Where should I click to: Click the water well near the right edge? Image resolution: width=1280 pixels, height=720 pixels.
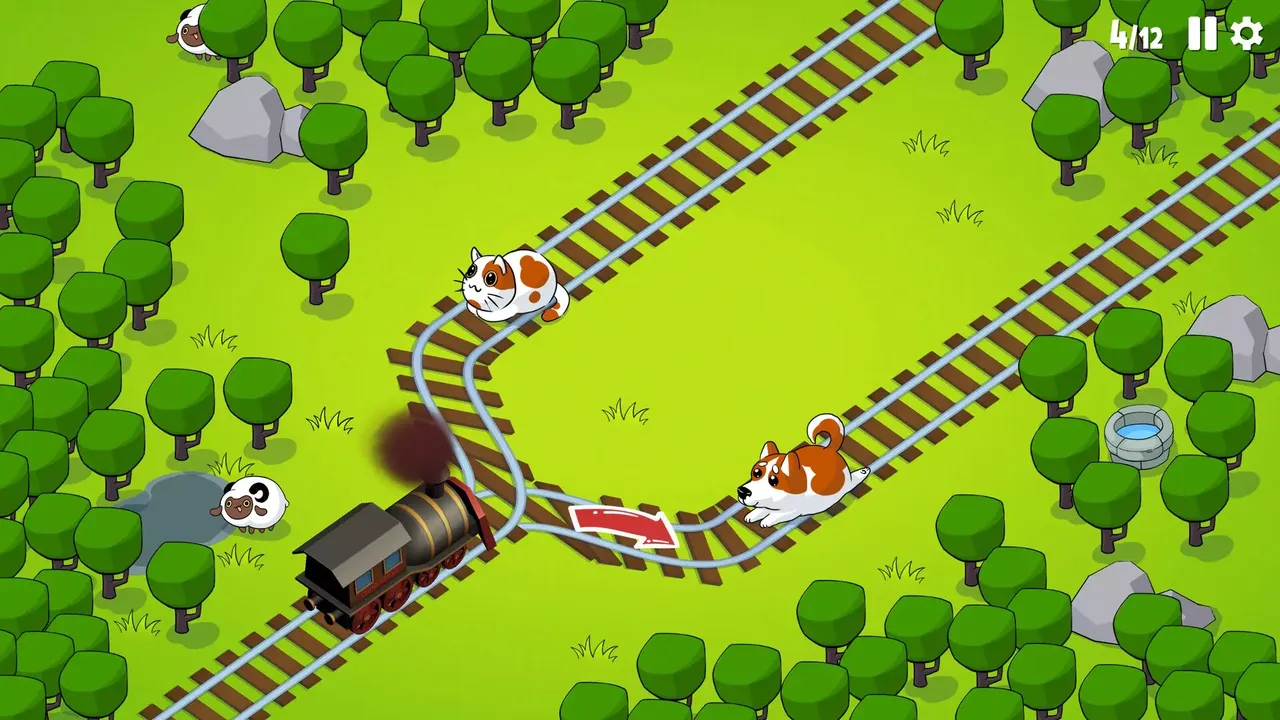click(x=1138, y=435)
